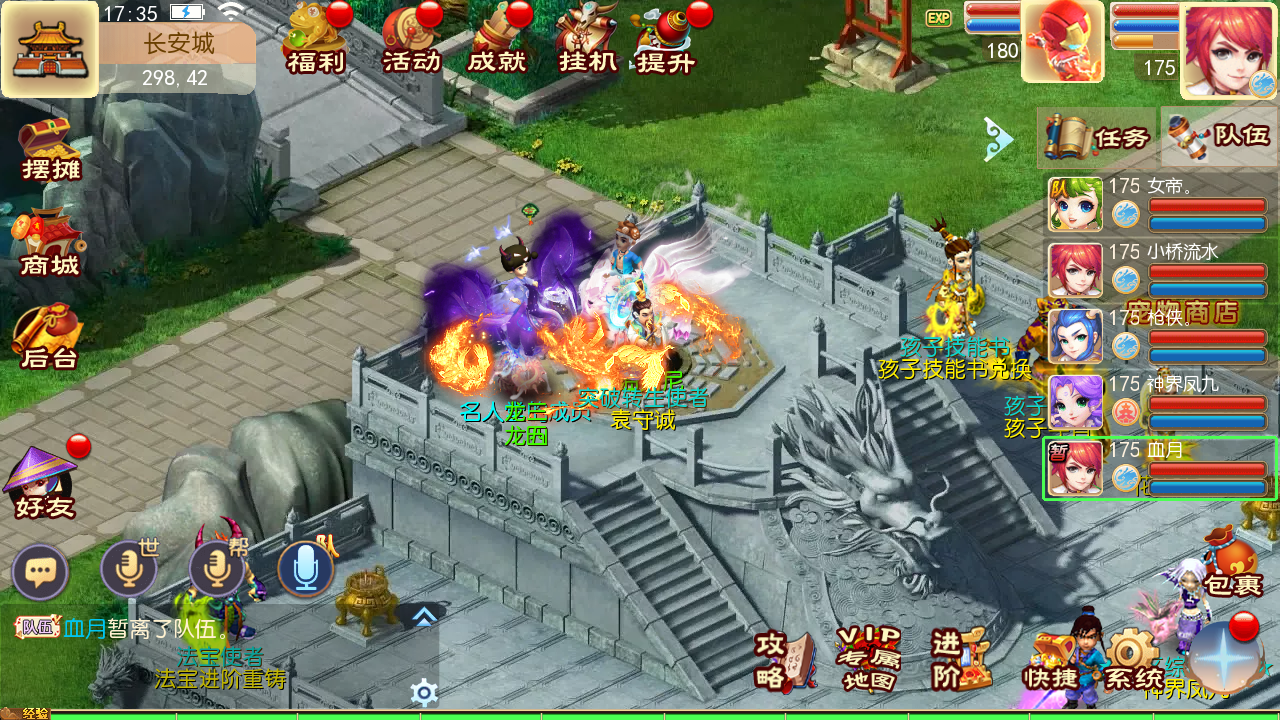Switch to the 队伍 team tab
The height and width of the screenshot is (720, 1280).
(x=1219, y=137)
